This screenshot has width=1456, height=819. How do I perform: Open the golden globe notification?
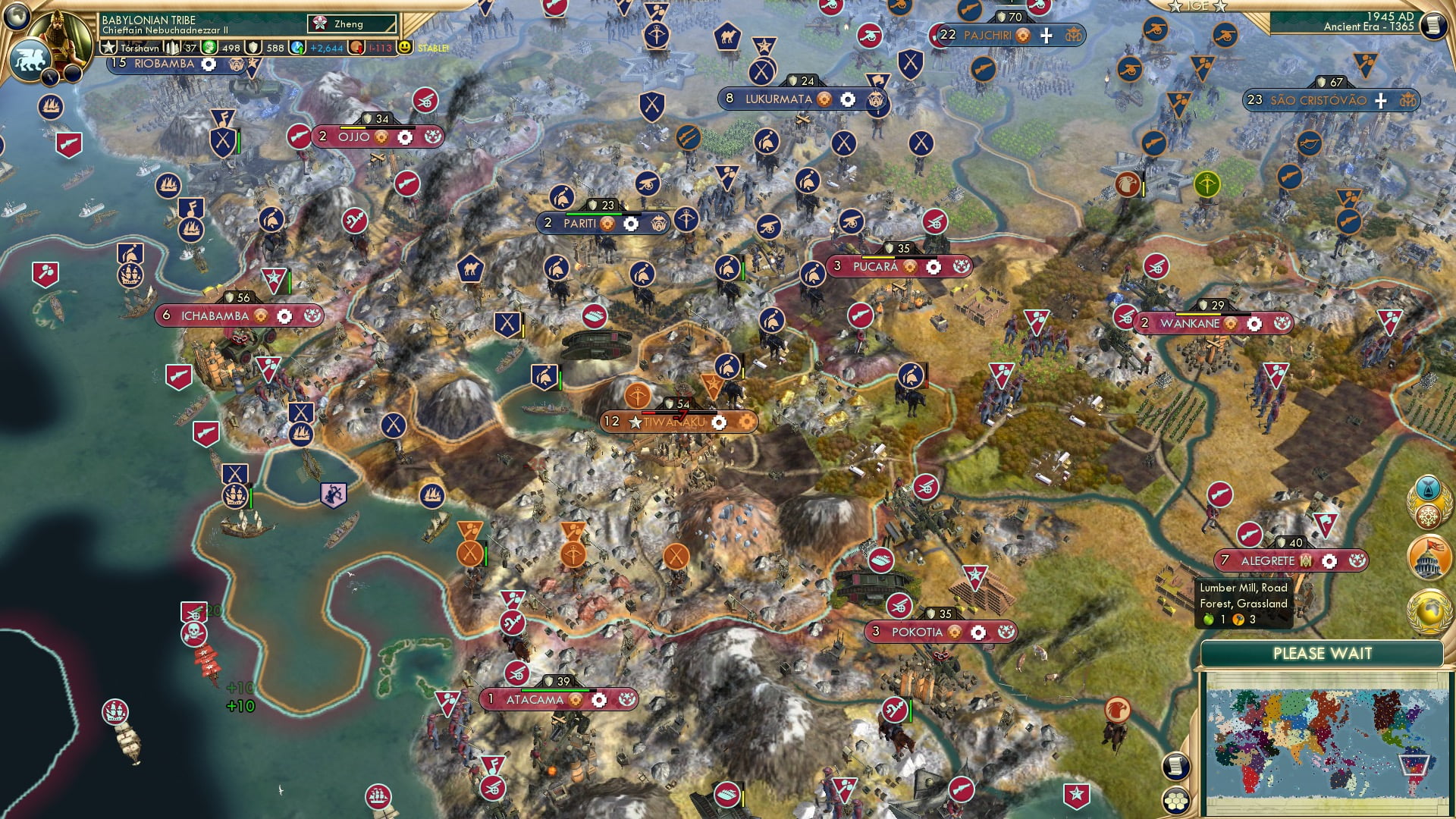[x=1429, y=611]
